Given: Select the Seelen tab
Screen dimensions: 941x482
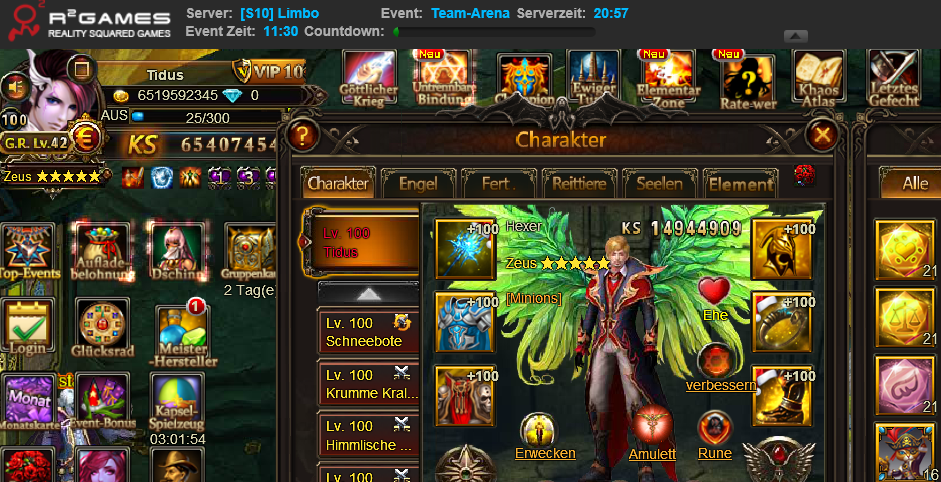Looking at the screenshot, I should [659, 184].
